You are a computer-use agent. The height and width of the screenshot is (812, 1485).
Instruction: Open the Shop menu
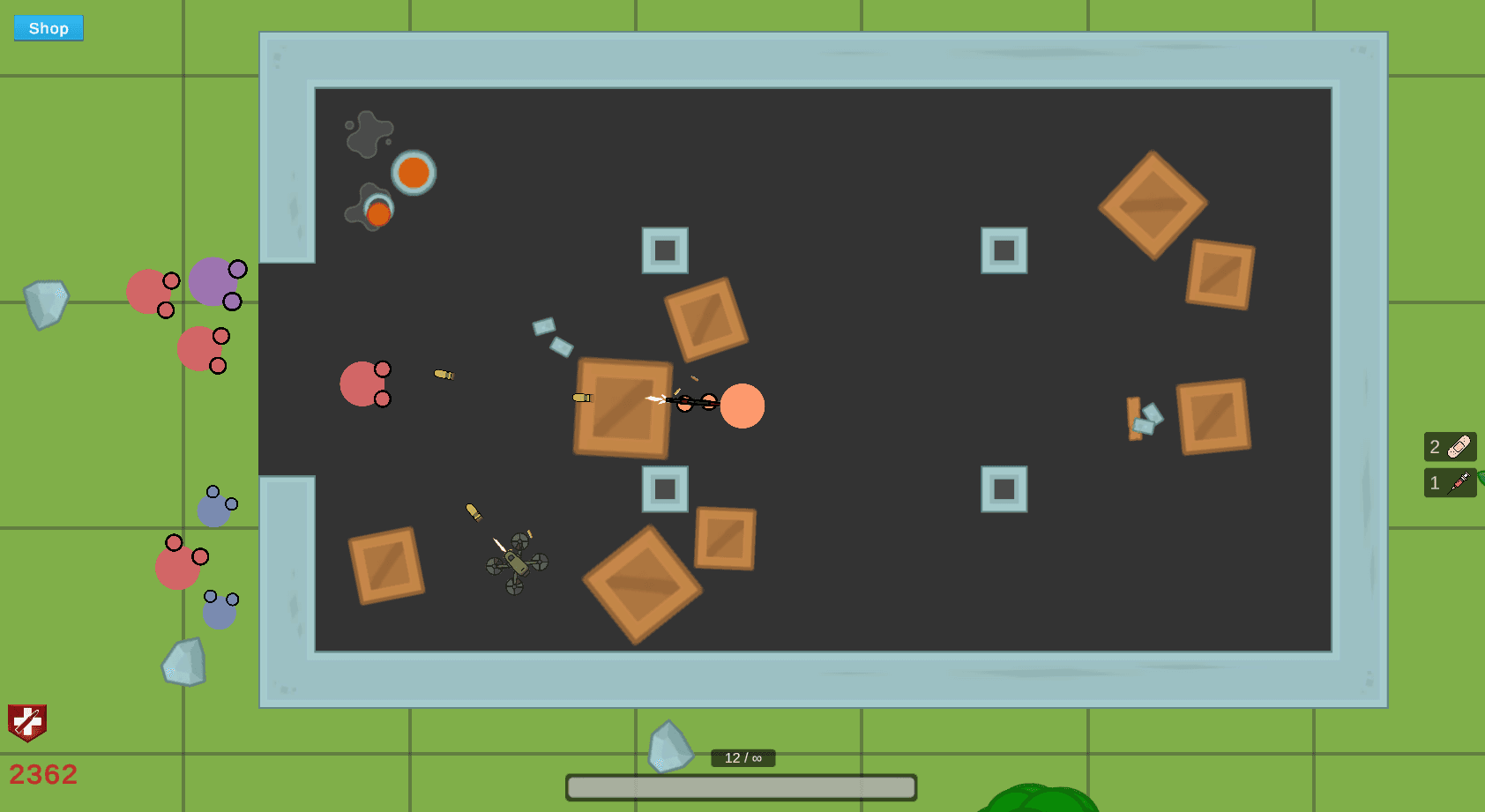(48, 27)
